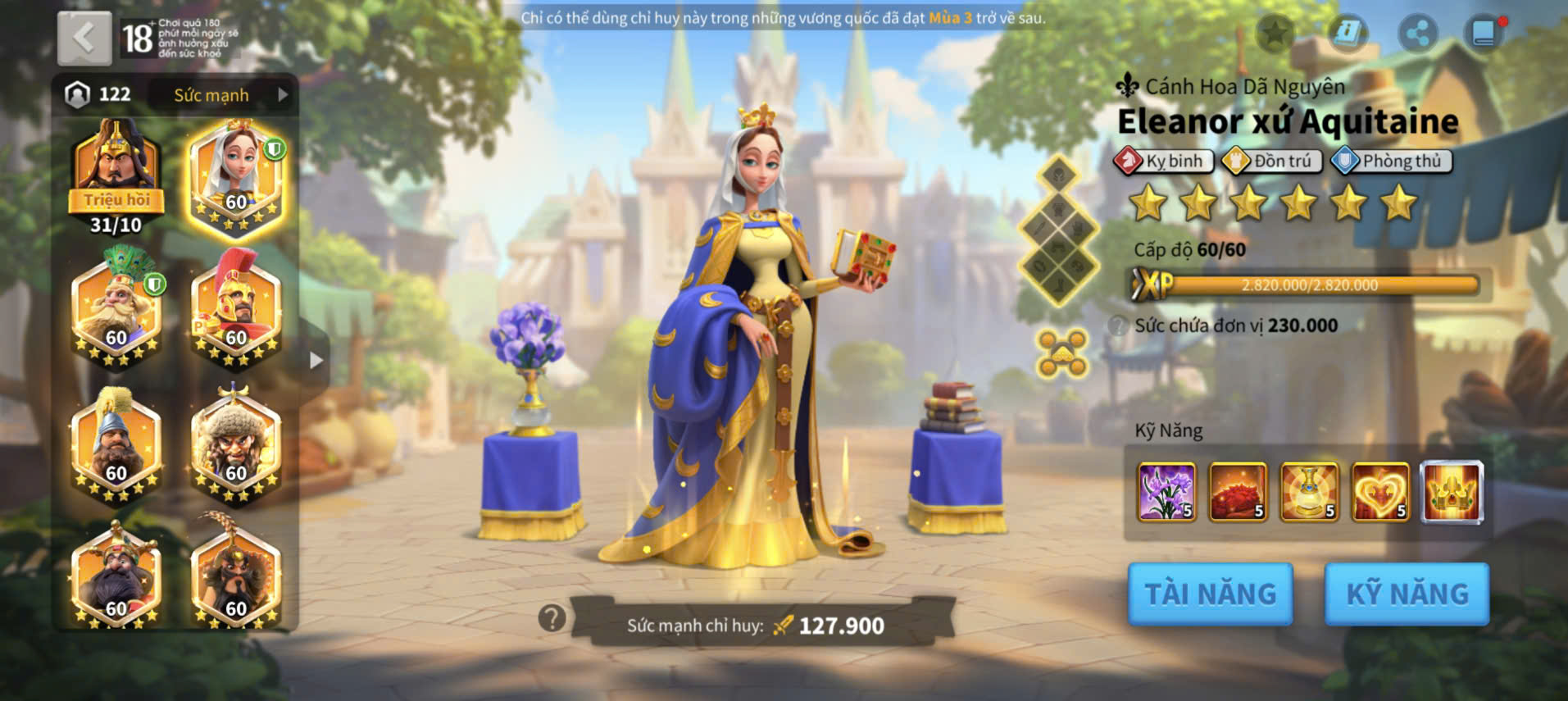The image size is (1568, 701).
Task: Open the TÀI NĂNG talents screen
Action: 1210,594
